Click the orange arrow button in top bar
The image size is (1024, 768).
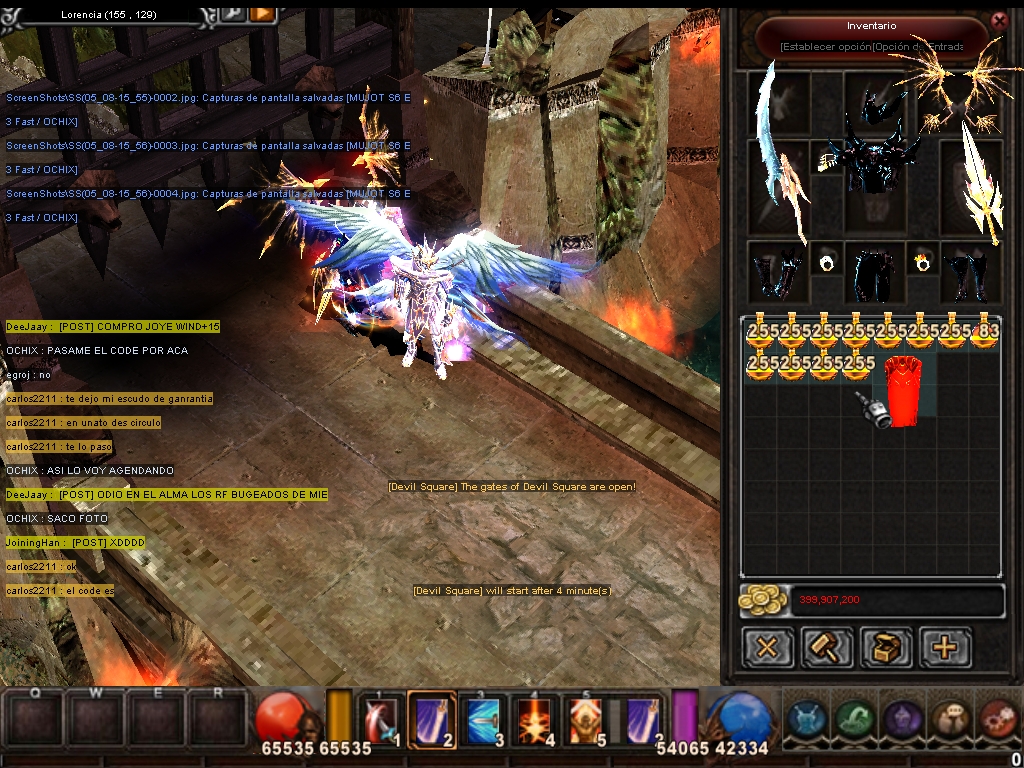tap(262, 13)
